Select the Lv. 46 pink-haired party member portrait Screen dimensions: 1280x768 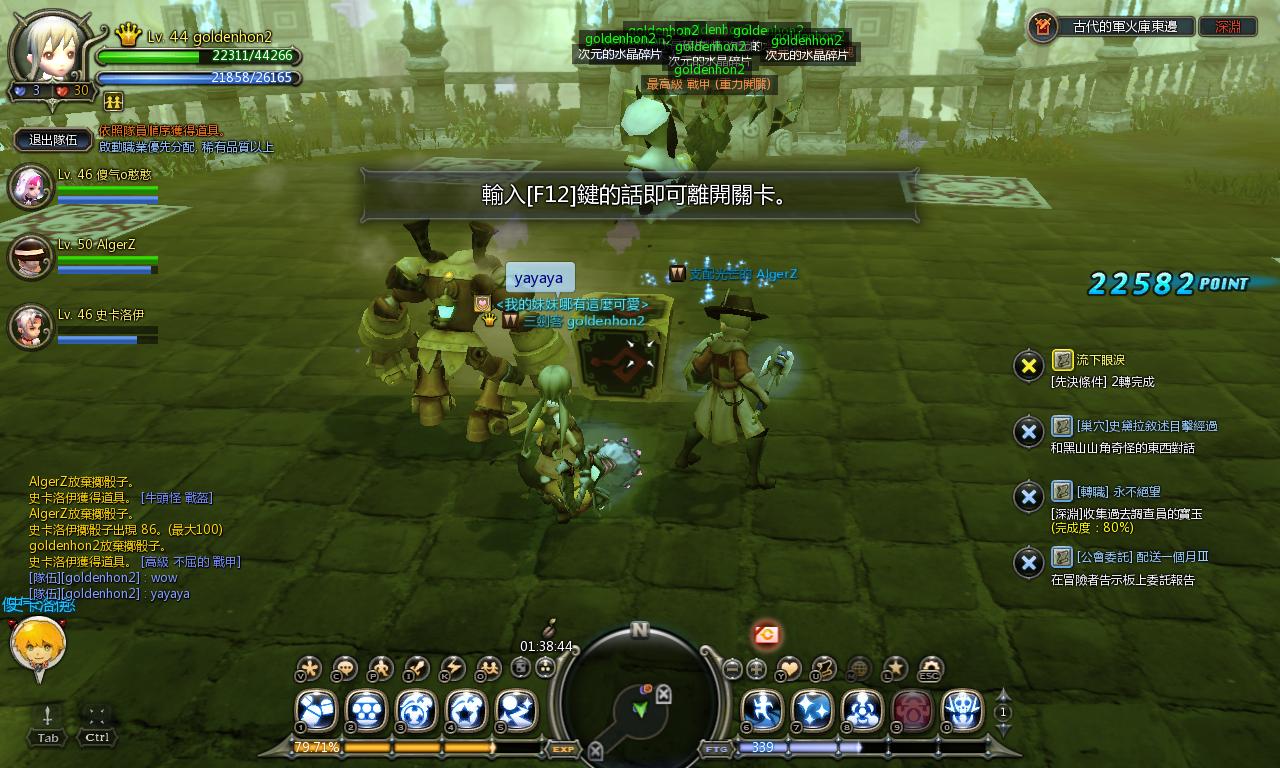click(x=30, y=187)
